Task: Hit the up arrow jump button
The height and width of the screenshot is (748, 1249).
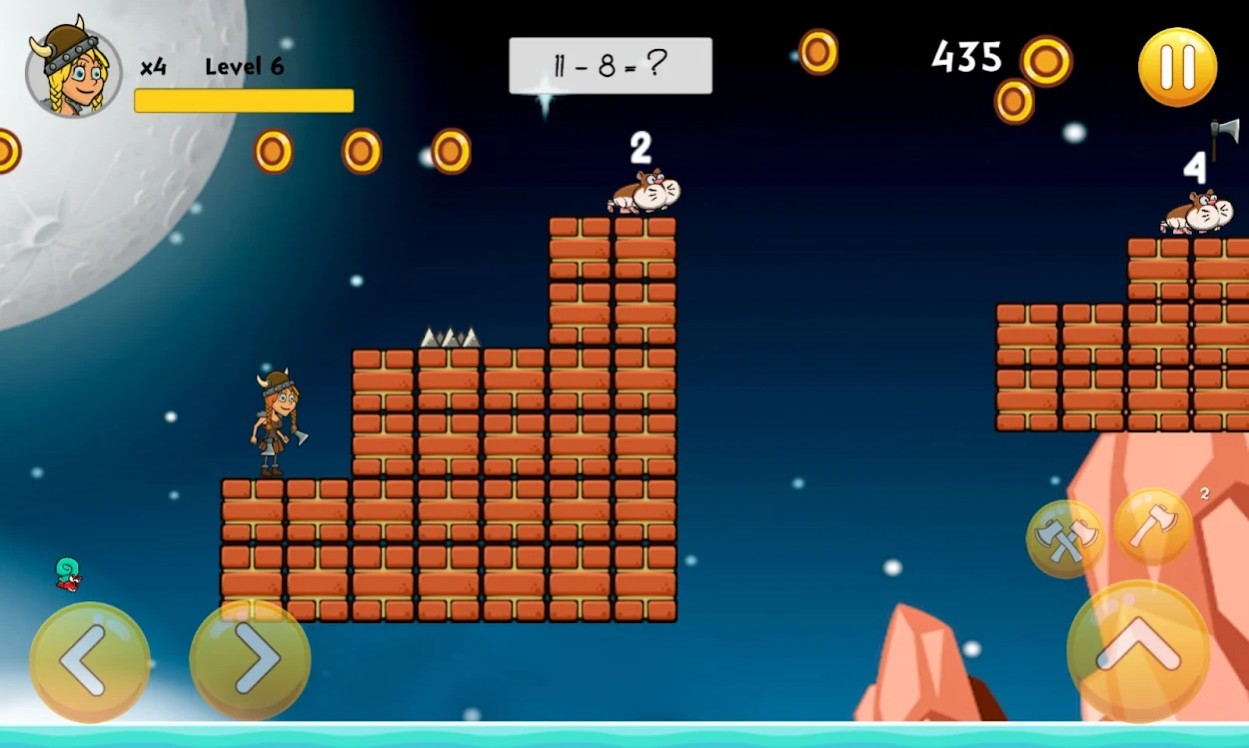Action: click(x=1137, y=652)
